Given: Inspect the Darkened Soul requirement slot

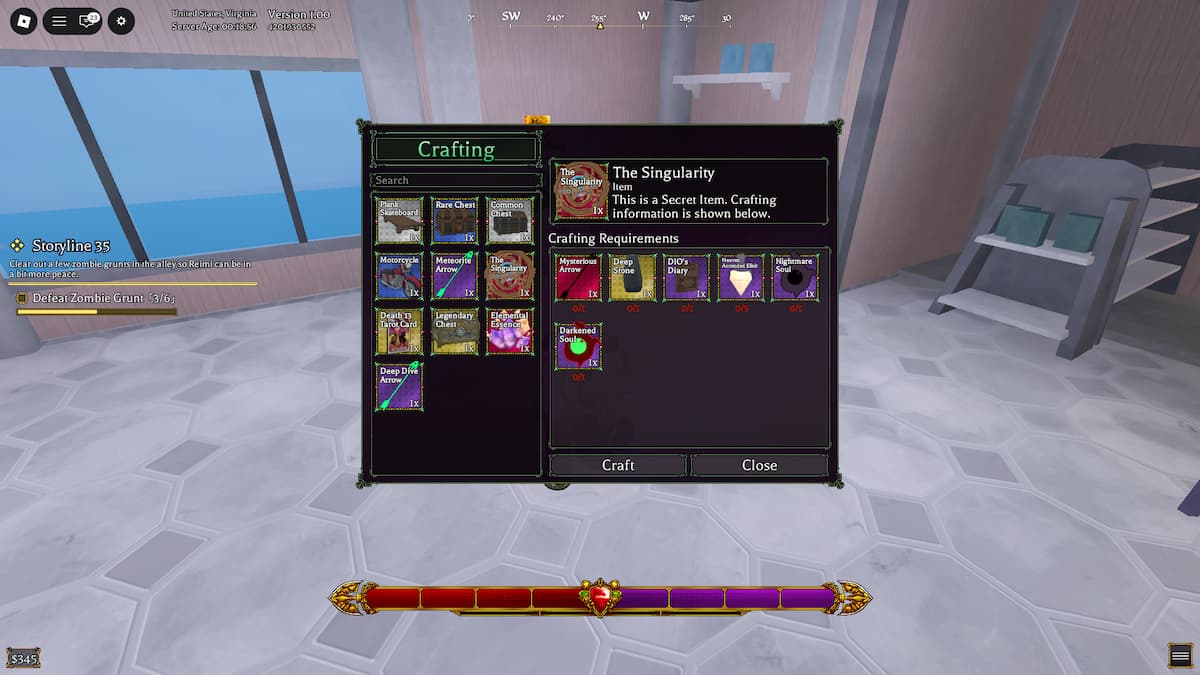Looking at the screenshot, I should tap(578, 346).
